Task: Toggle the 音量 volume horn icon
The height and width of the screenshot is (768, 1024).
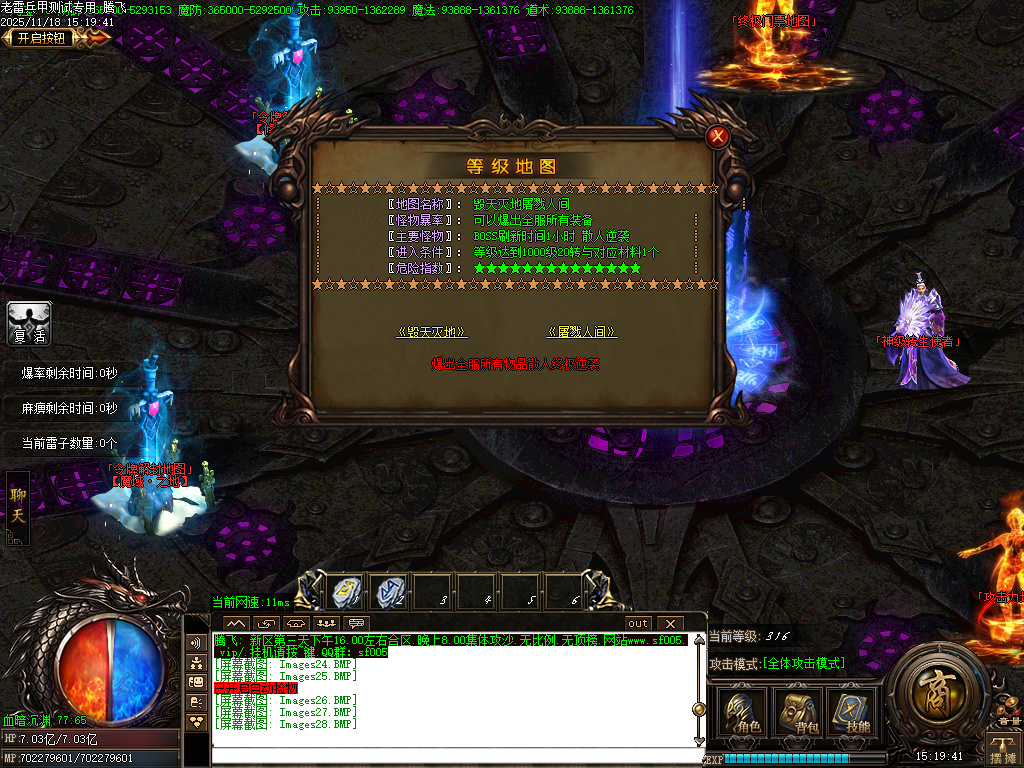Action: pyautogui.click(x=1007, y=706)
